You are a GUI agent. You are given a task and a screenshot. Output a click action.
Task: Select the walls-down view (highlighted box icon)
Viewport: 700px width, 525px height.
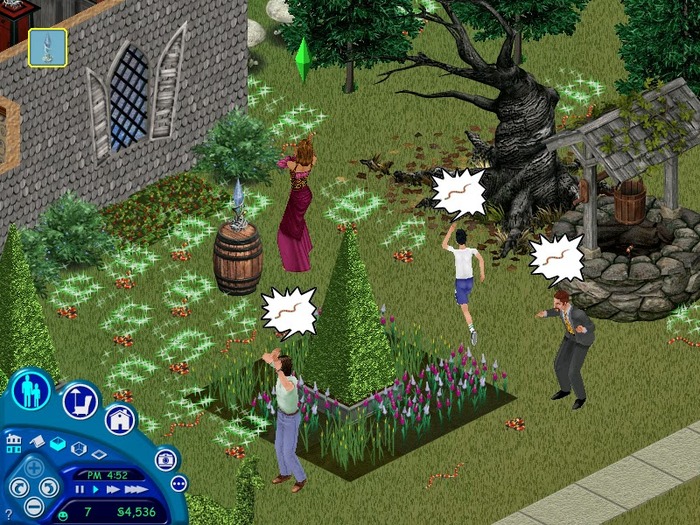tap(57, 445)
